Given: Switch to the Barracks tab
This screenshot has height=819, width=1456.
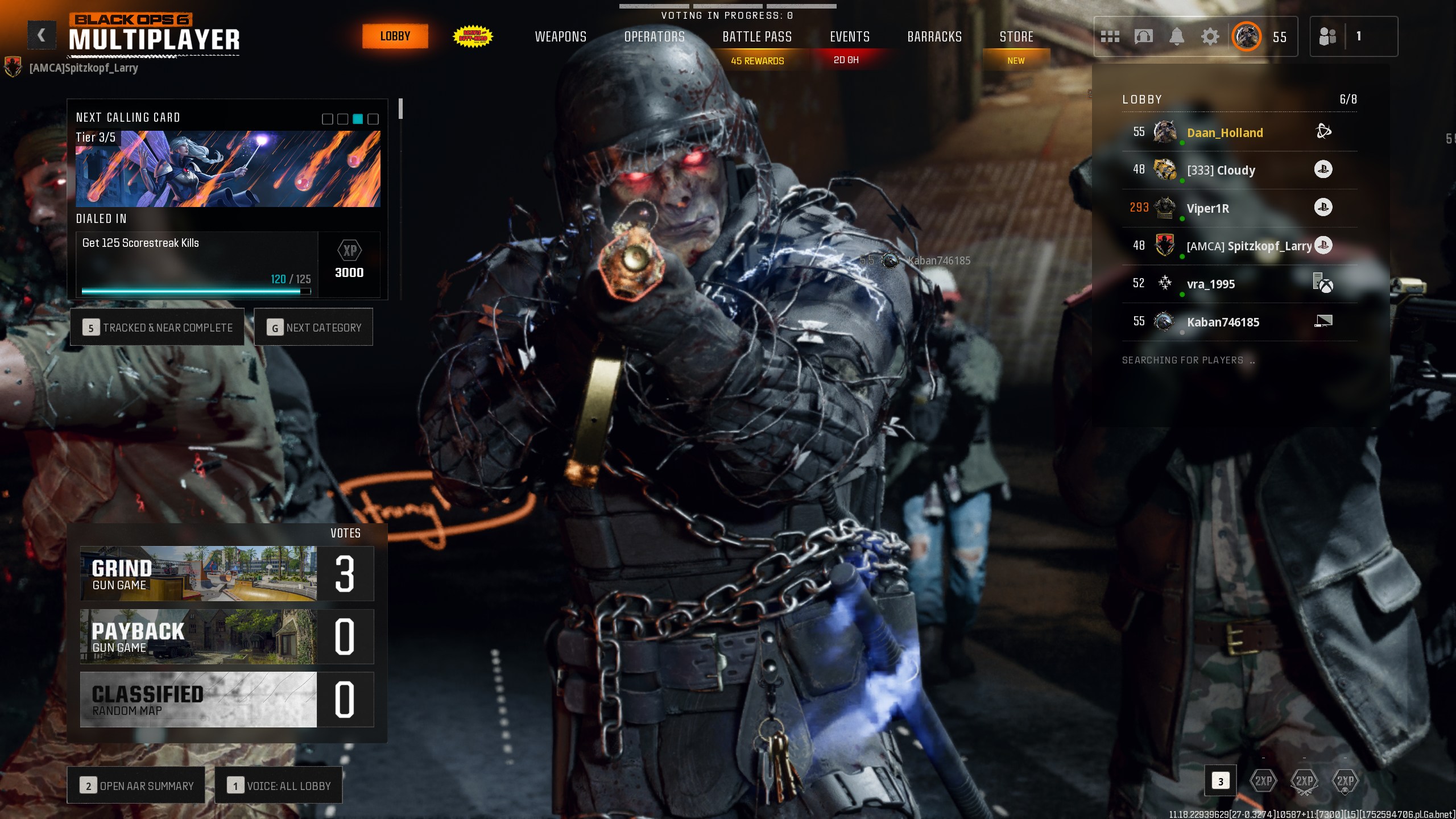Looking at the screenshot, I should tap(934, 37).
